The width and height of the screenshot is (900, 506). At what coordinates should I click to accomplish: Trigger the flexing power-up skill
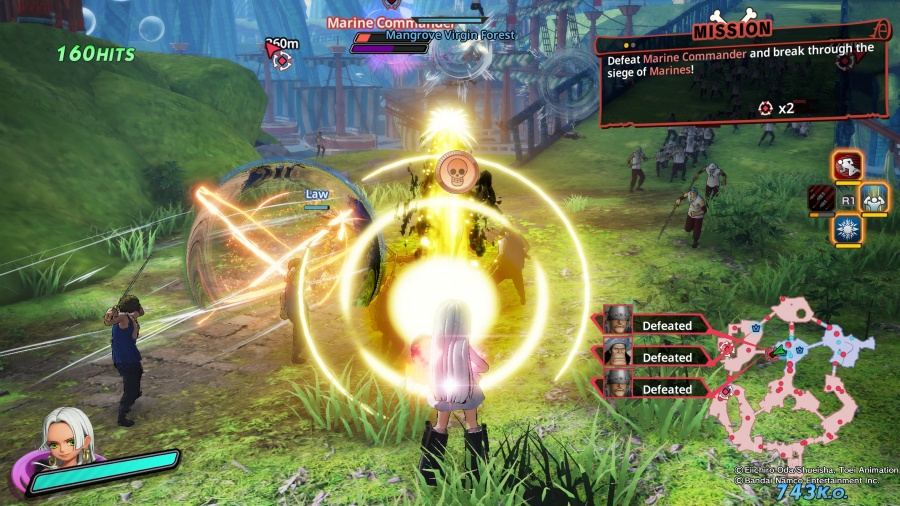[x=876, y=197]
